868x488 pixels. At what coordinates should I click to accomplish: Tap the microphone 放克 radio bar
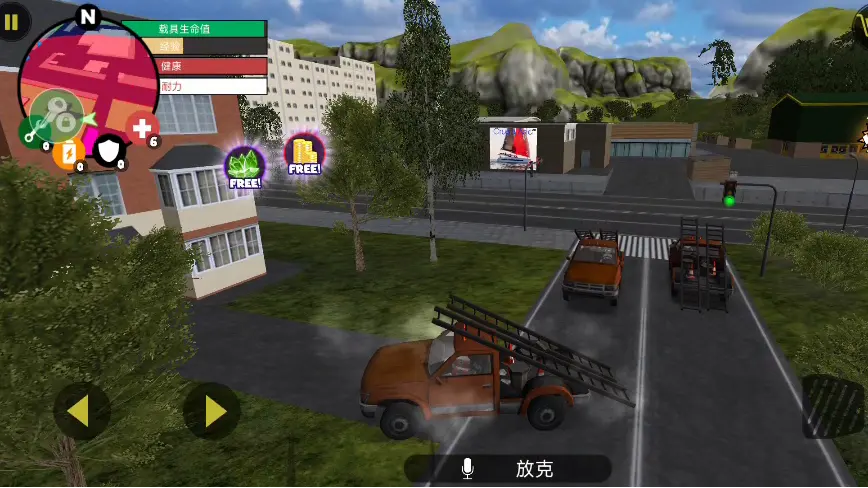point(507,468)
